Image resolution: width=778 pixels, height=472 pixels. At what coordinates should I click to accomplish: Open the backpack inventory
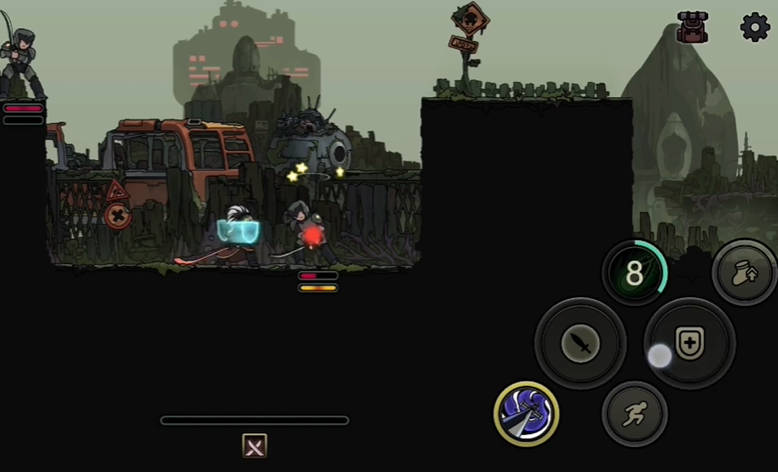pyautogui.click(x=692, y=27)
